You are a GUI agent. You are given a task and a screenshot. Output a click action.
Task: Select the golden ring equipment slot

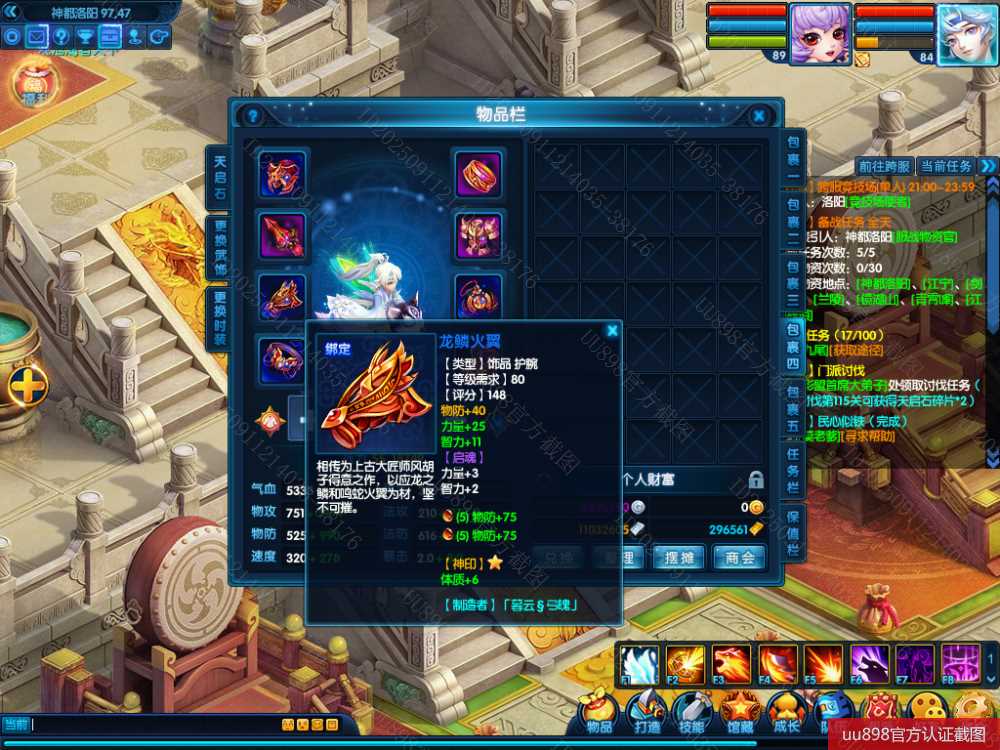coord(479,174)
